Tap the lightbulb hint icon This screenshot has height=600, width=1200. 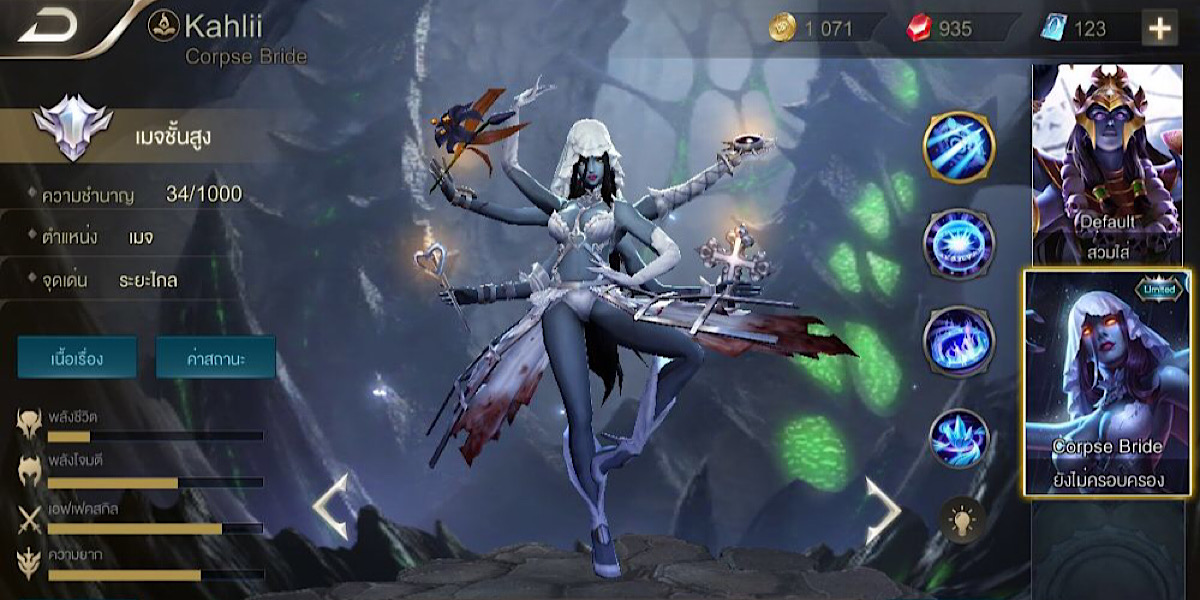(x=962, y=520)
